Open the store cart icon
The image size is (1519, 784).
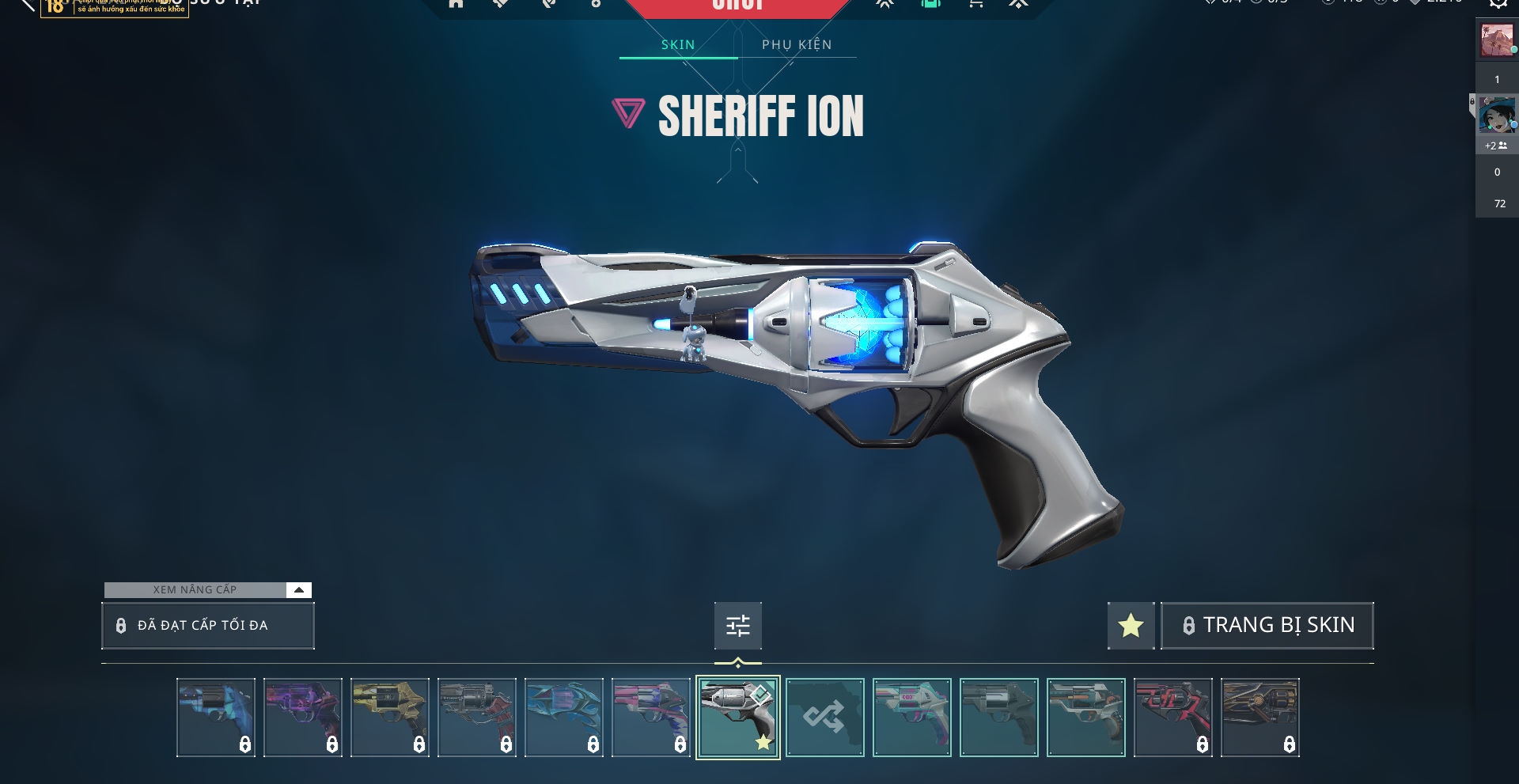click(x=975, y=4)
